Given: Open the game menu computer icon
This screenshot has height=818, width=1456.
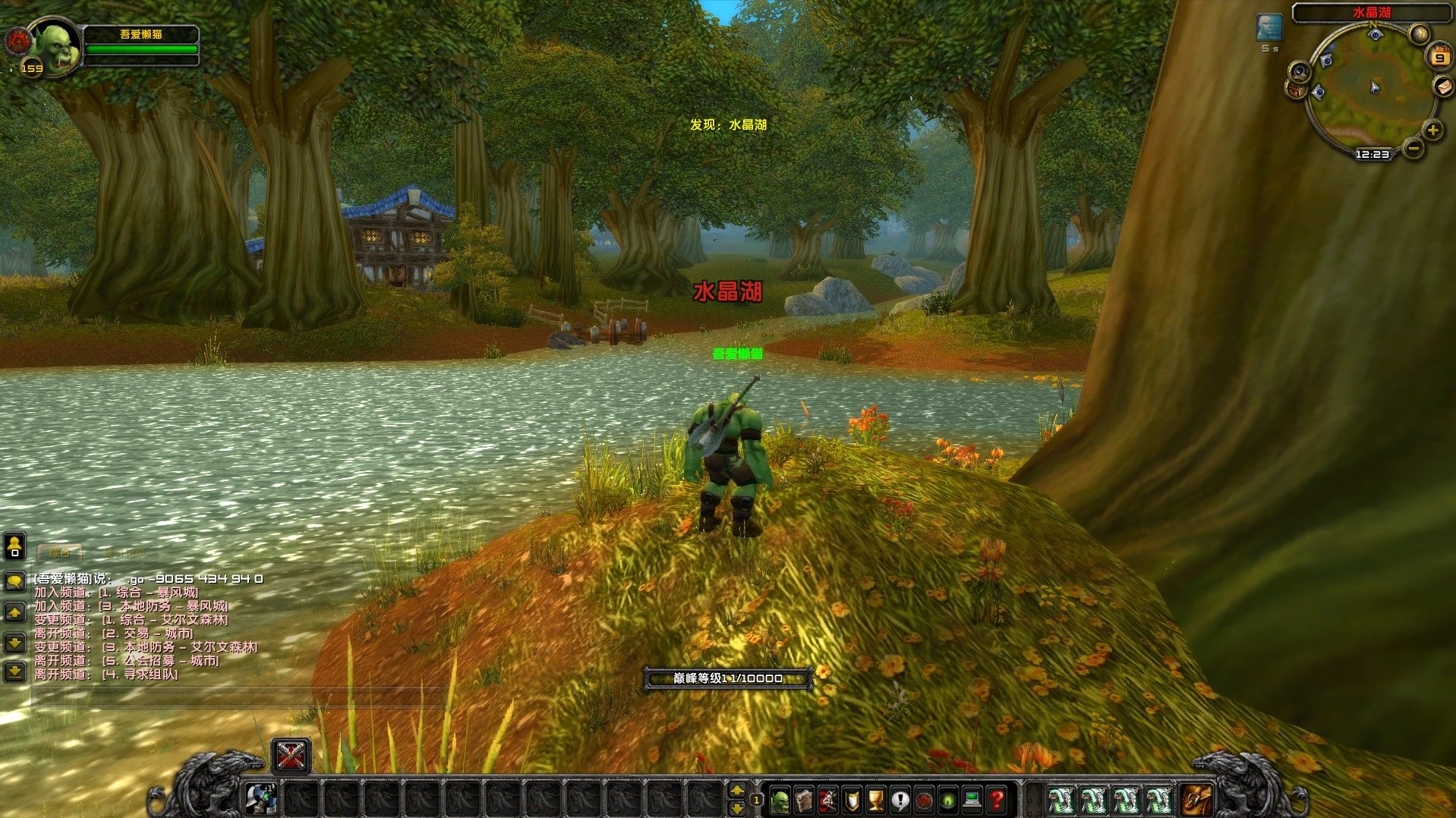Looking at the screenshot, I should pyautogui.click(x=972, y=800).
